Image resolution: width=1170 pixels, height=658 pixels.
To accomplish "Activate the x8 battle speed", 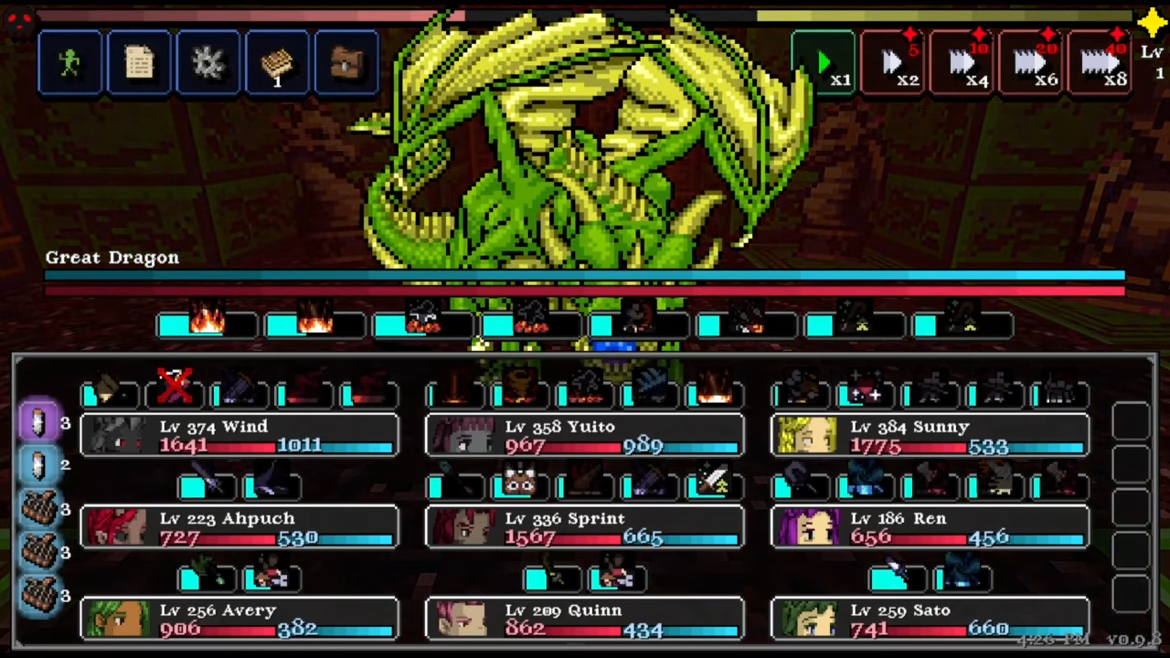I will (1100, 64).
